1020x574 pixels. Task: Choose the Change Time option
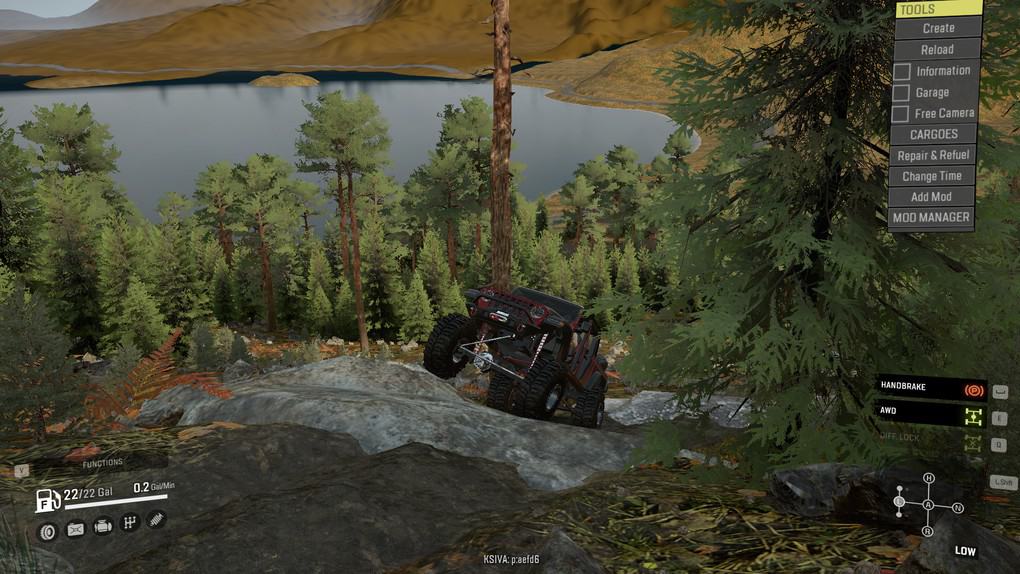coord(932,176)
